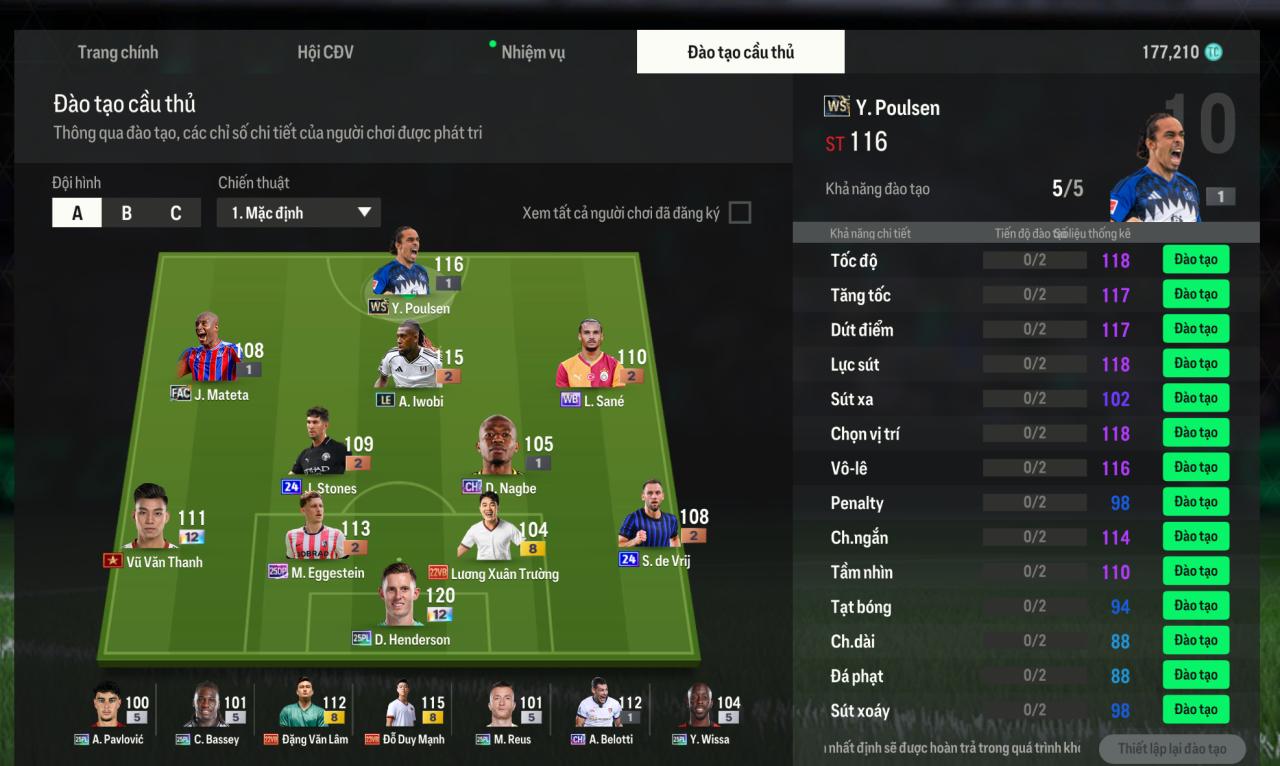Viewport: 1280px width, 766px height.
Task: Choose substitute M. Reus
Action: point(505,711)
